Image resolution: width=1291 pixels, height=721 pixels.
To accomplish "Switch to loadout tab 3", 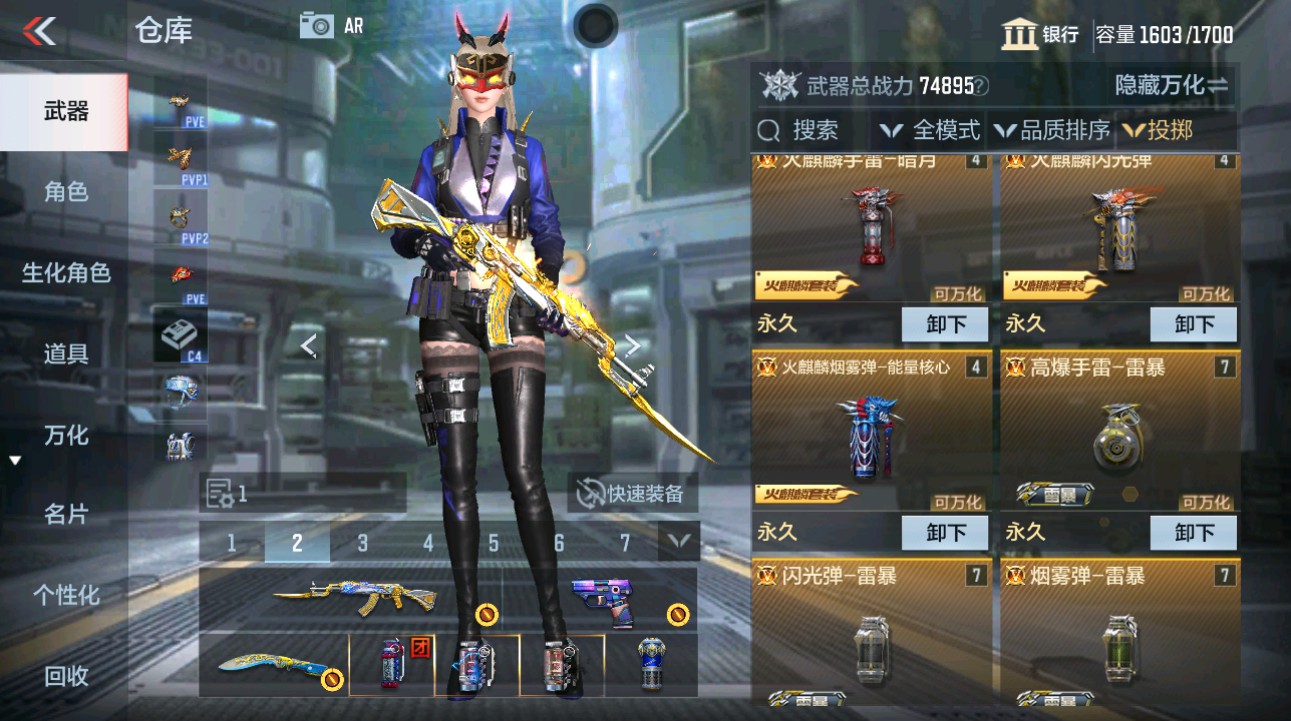I will (x=362, y=544).
